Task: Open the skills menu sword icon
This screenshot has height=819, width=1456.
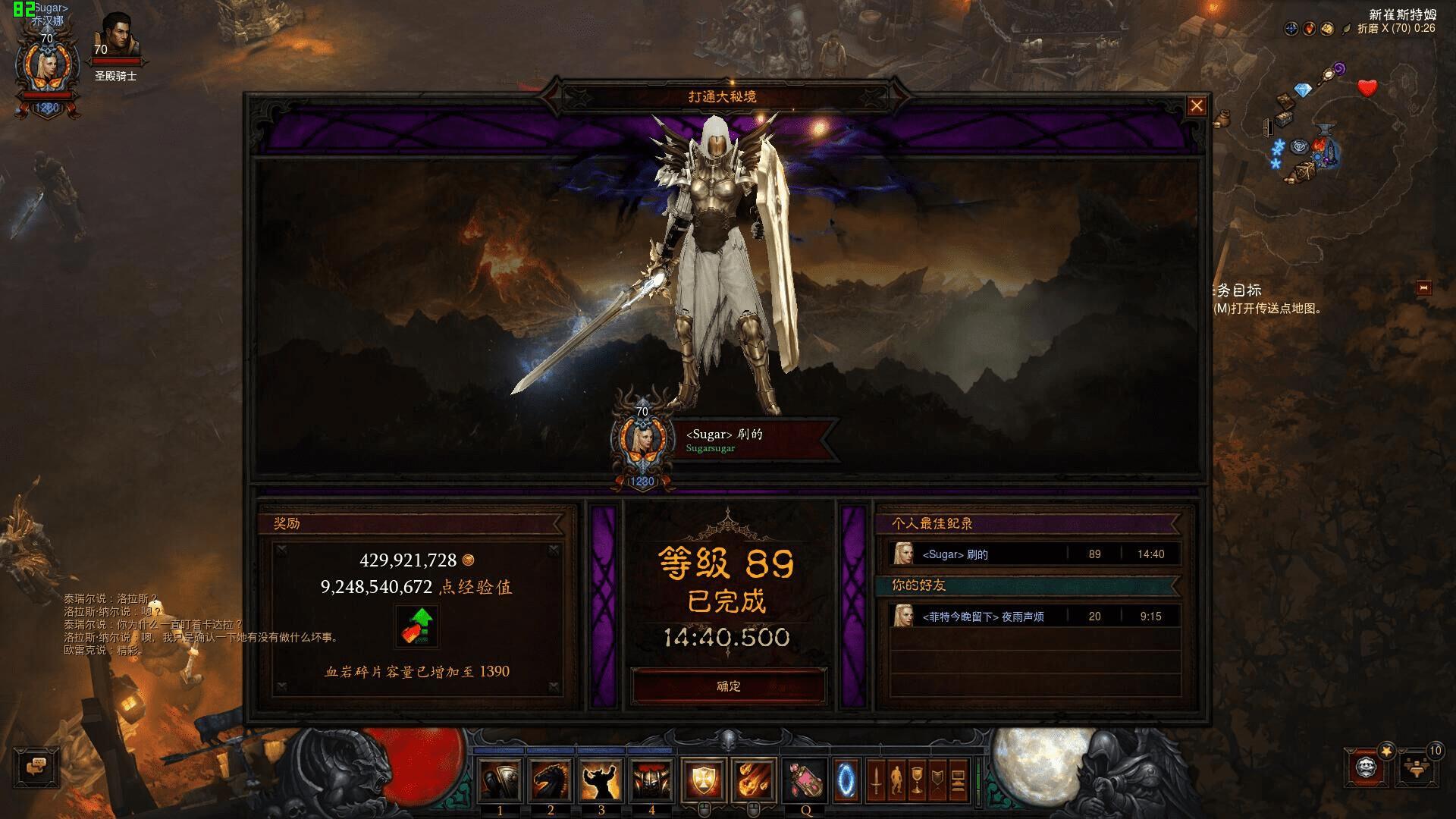Action: point(876,780)
